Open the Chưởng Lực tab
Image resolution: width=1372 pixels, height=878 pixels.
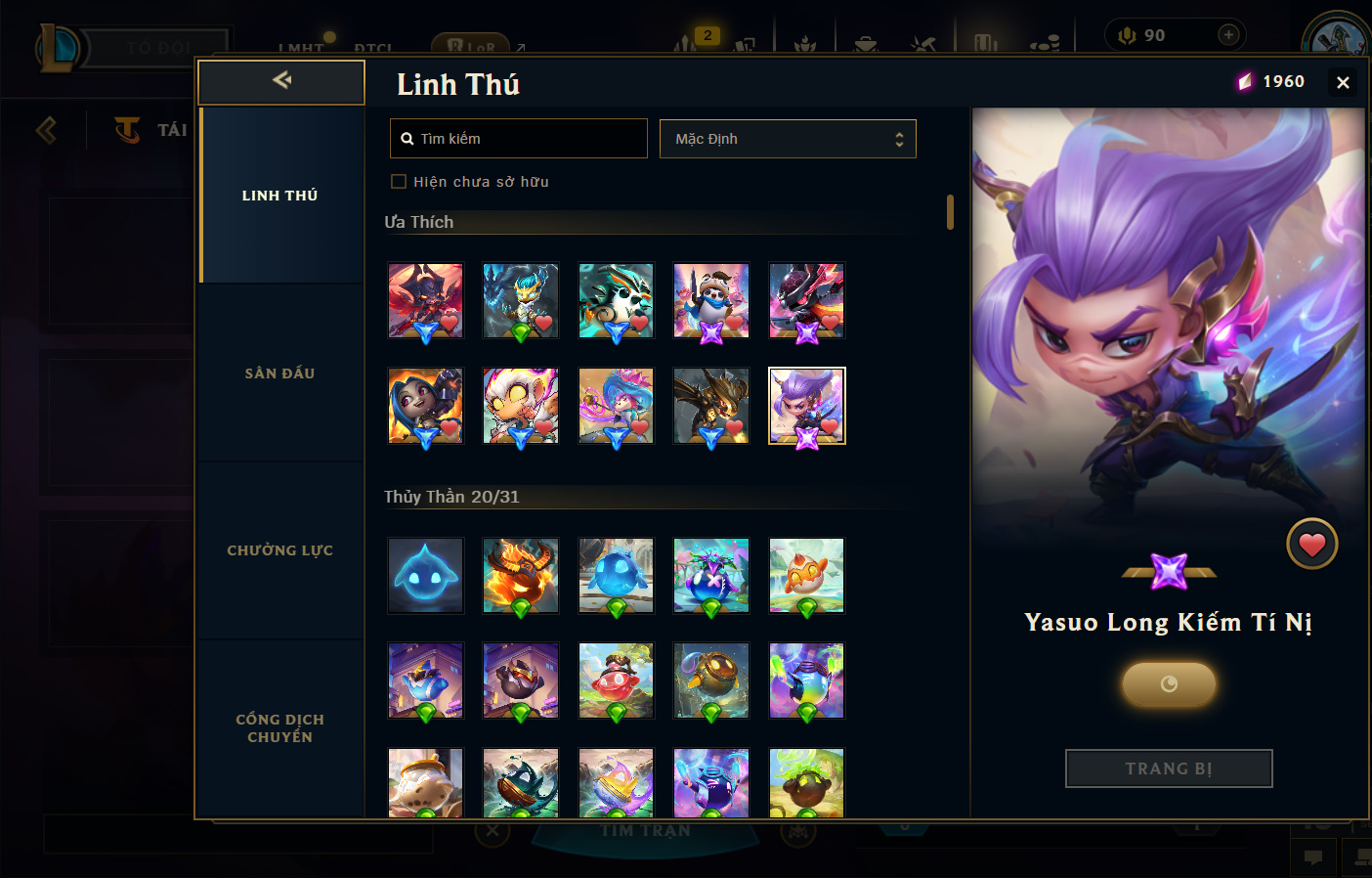280,550
